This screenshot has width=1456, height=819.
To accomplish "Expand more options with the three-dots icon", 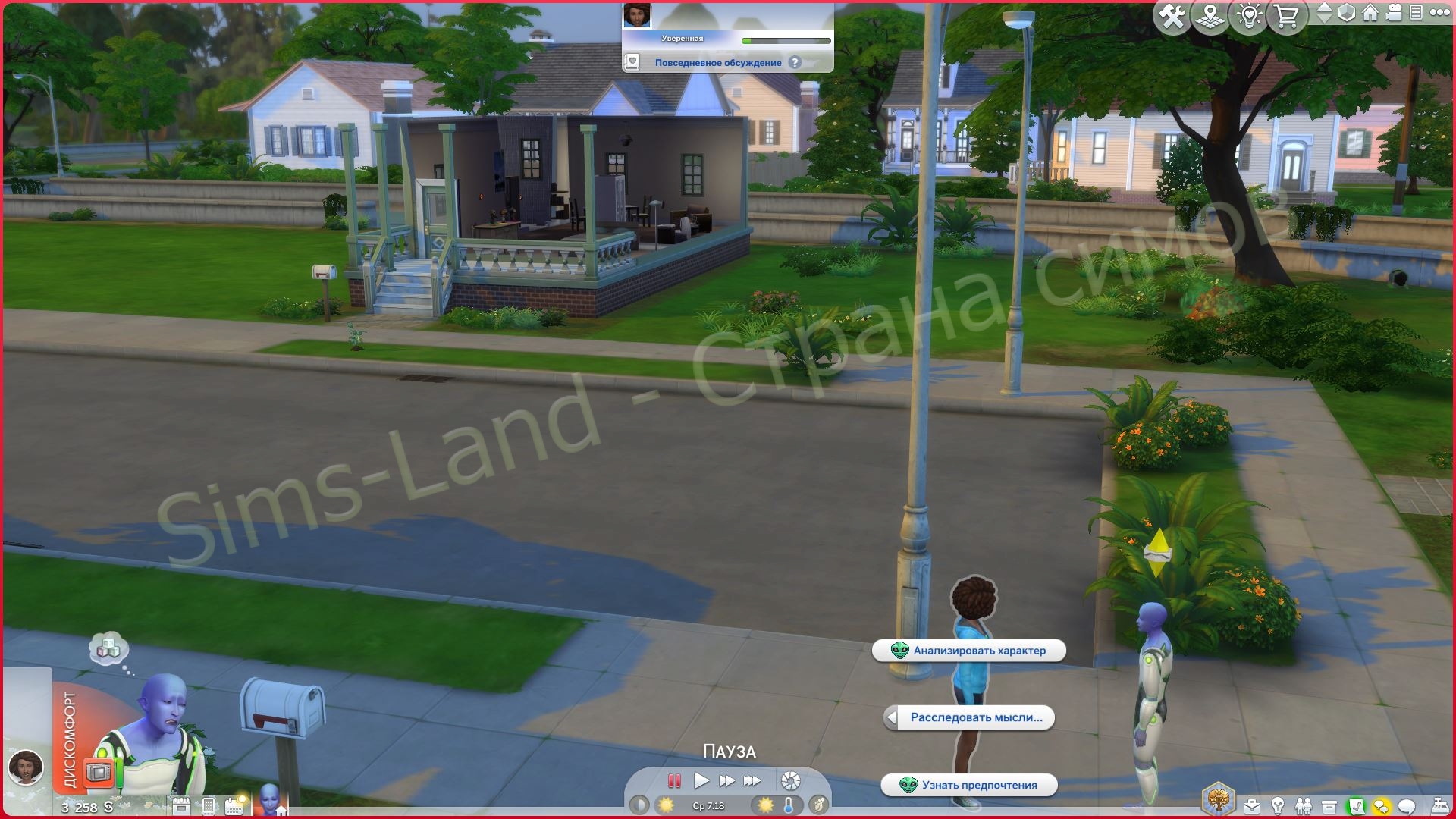I will (1440, 13).
